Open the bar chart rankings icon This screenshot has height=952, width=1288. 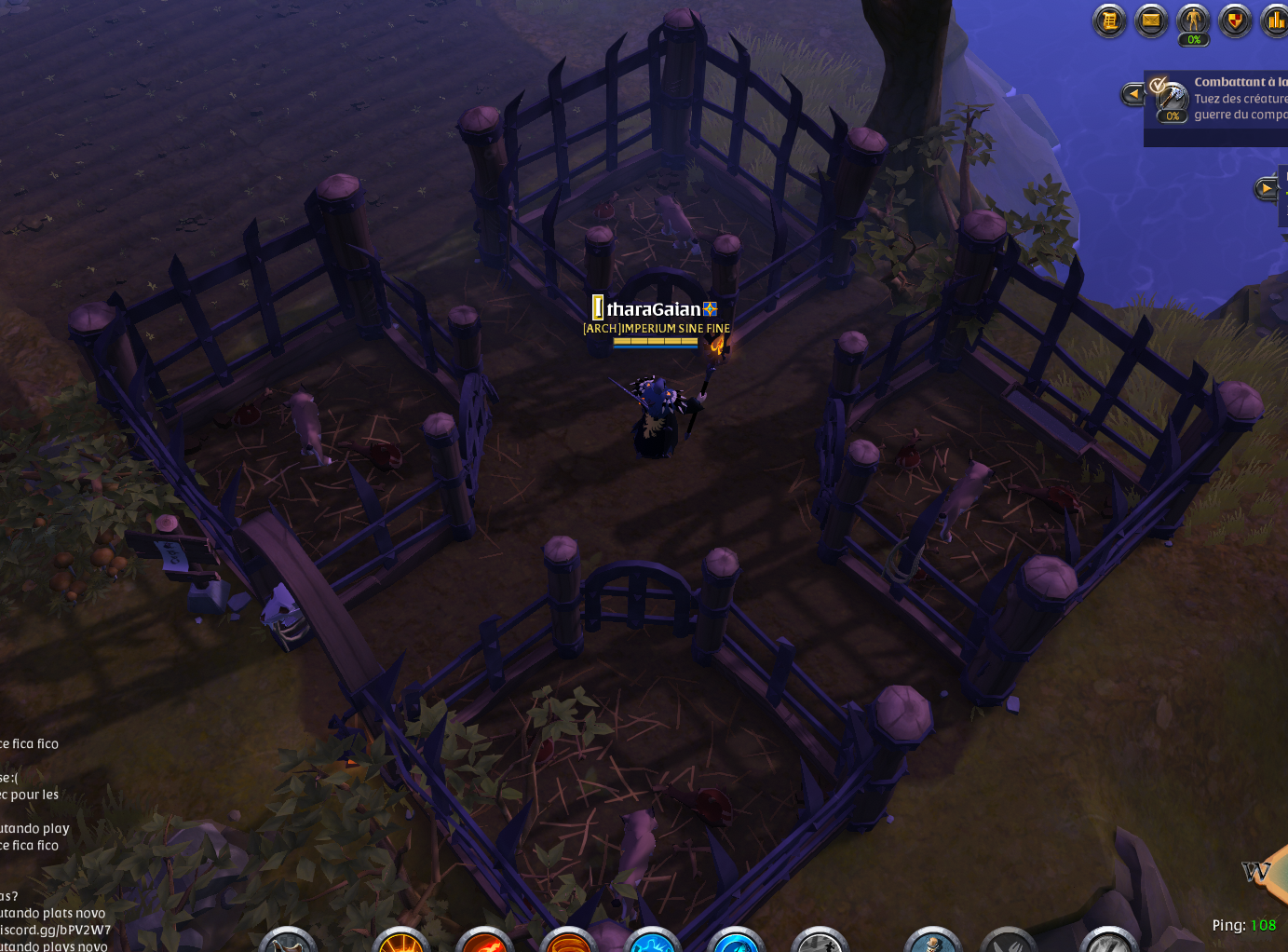coord(1274,20)
